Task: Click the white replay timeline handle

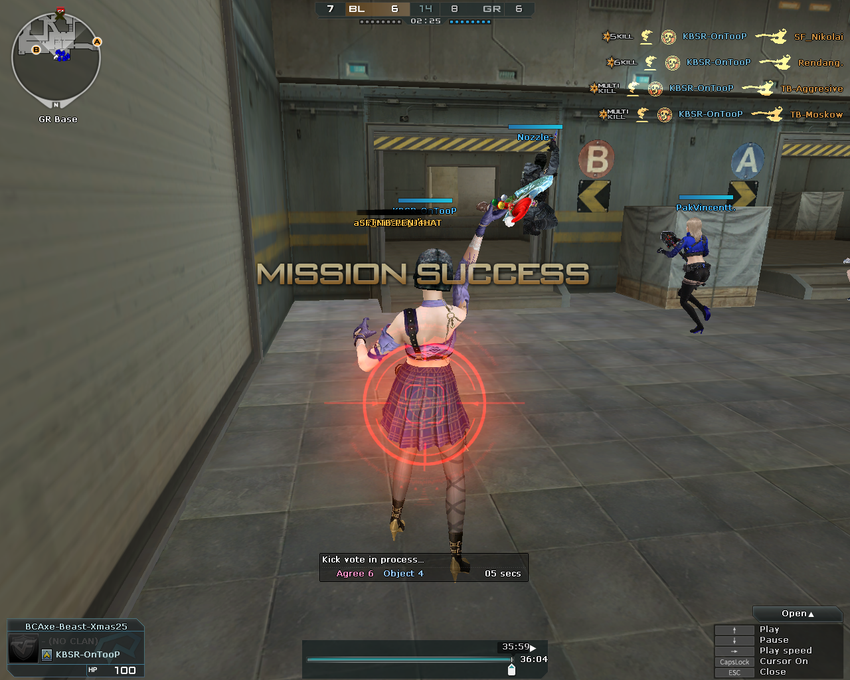Action: (x=512, y=670)
